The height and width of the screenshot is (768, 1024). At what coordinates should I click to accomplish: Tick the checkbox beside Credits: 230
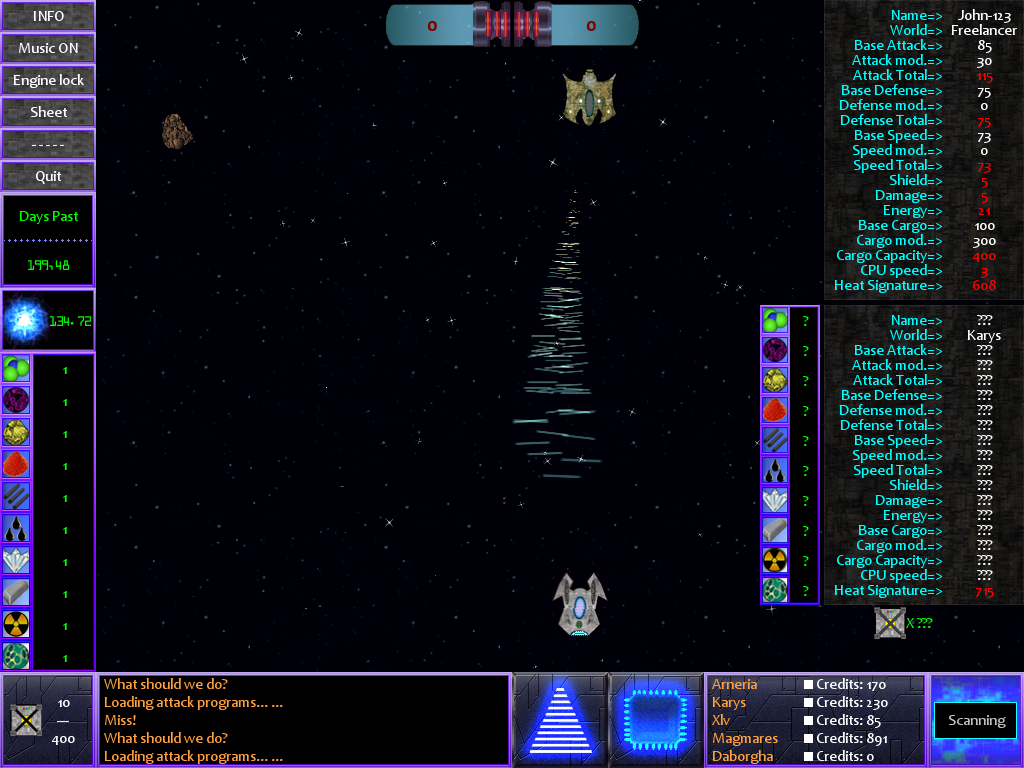coord(809,703)
